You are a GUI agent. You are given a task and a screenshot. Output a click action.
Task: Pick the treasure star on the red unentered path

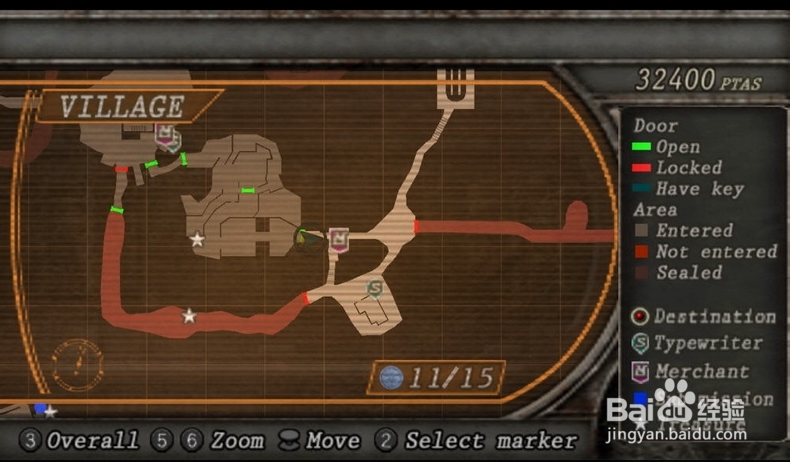189,316
